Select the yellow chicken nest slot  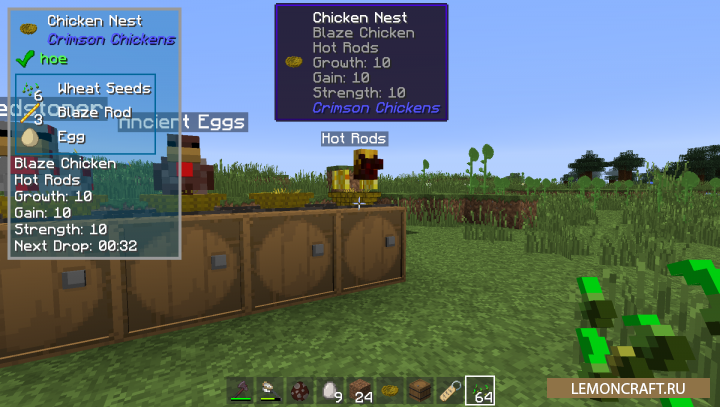(x=389, y=390)
